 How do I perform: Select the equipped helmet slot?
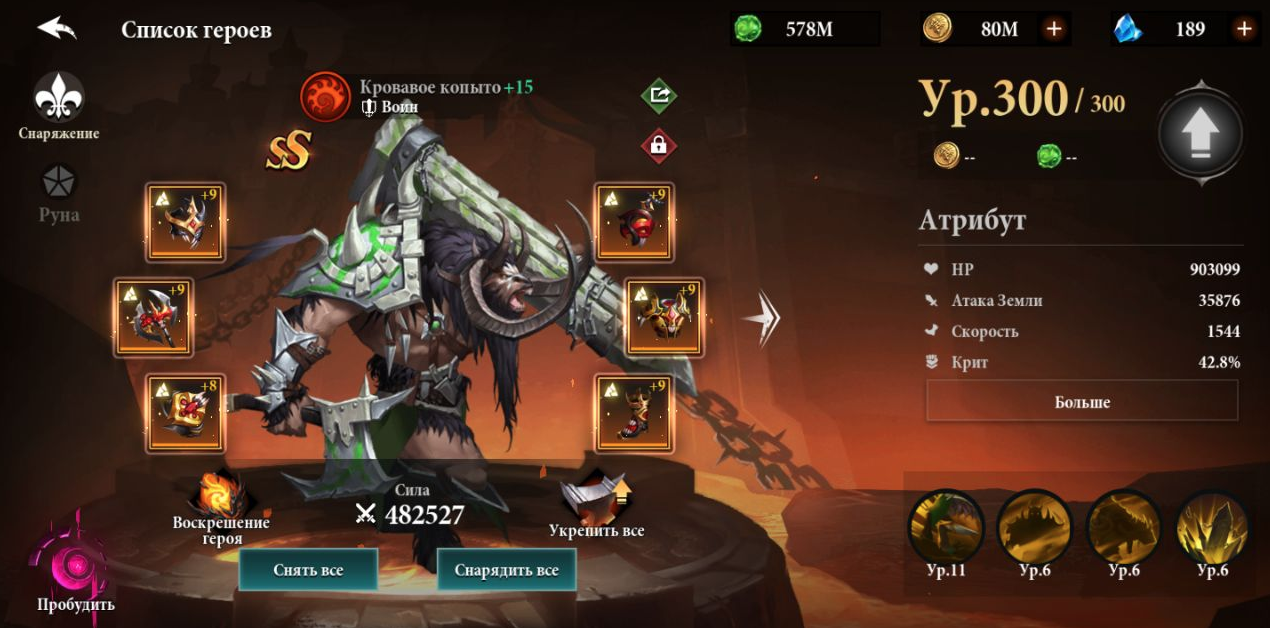(x=185, y=222)
